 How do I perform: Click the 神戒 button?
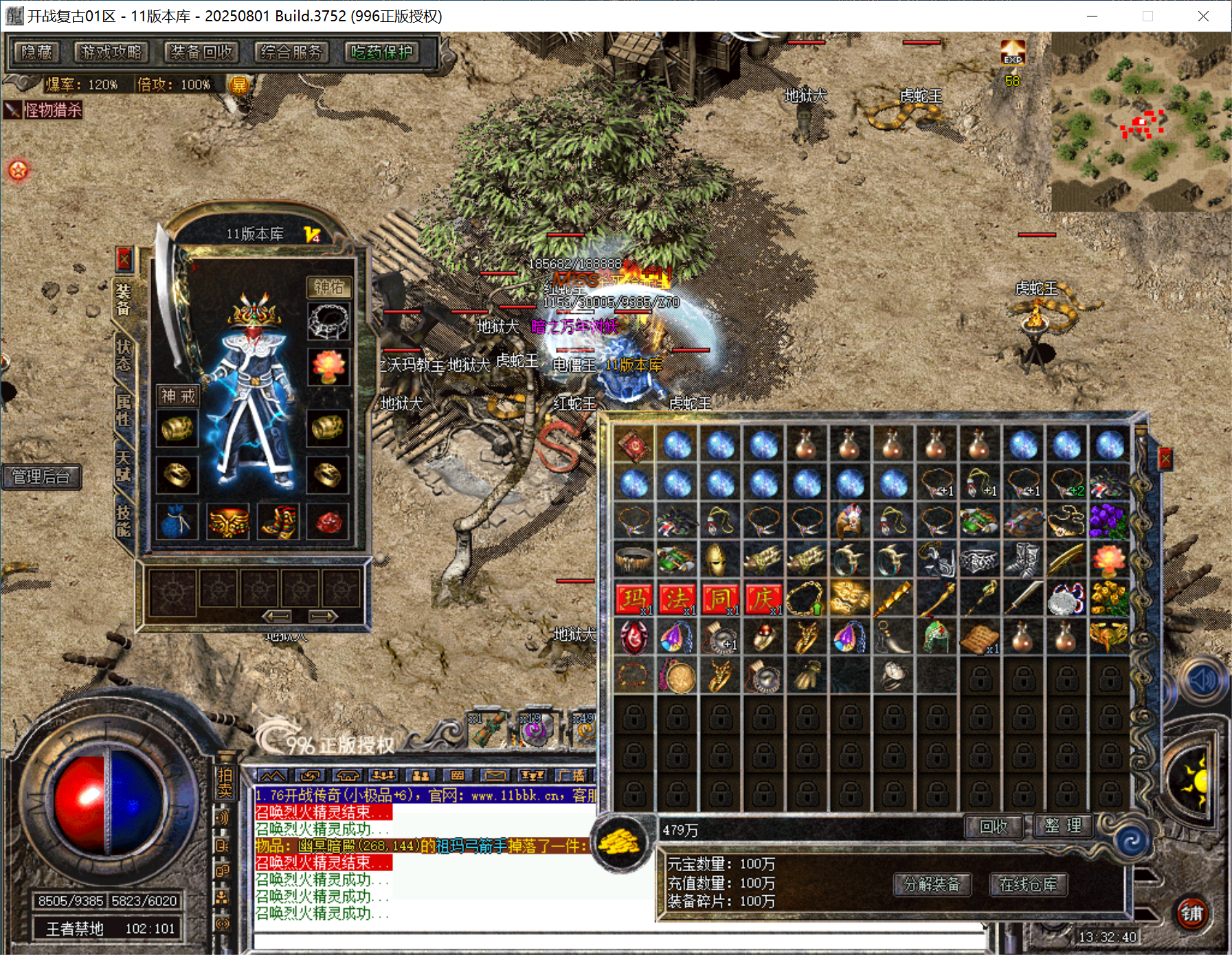pyautogui.click(x=178, y=396)
